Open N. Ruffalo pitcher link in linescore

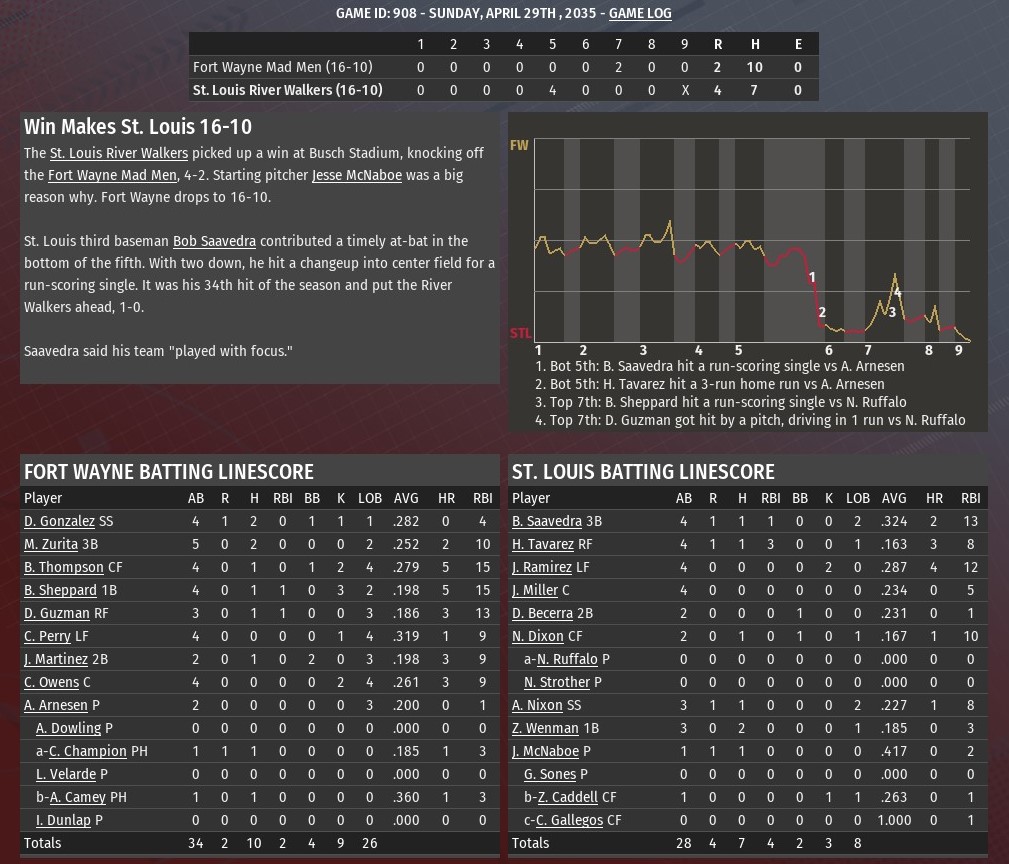[567, 659]
